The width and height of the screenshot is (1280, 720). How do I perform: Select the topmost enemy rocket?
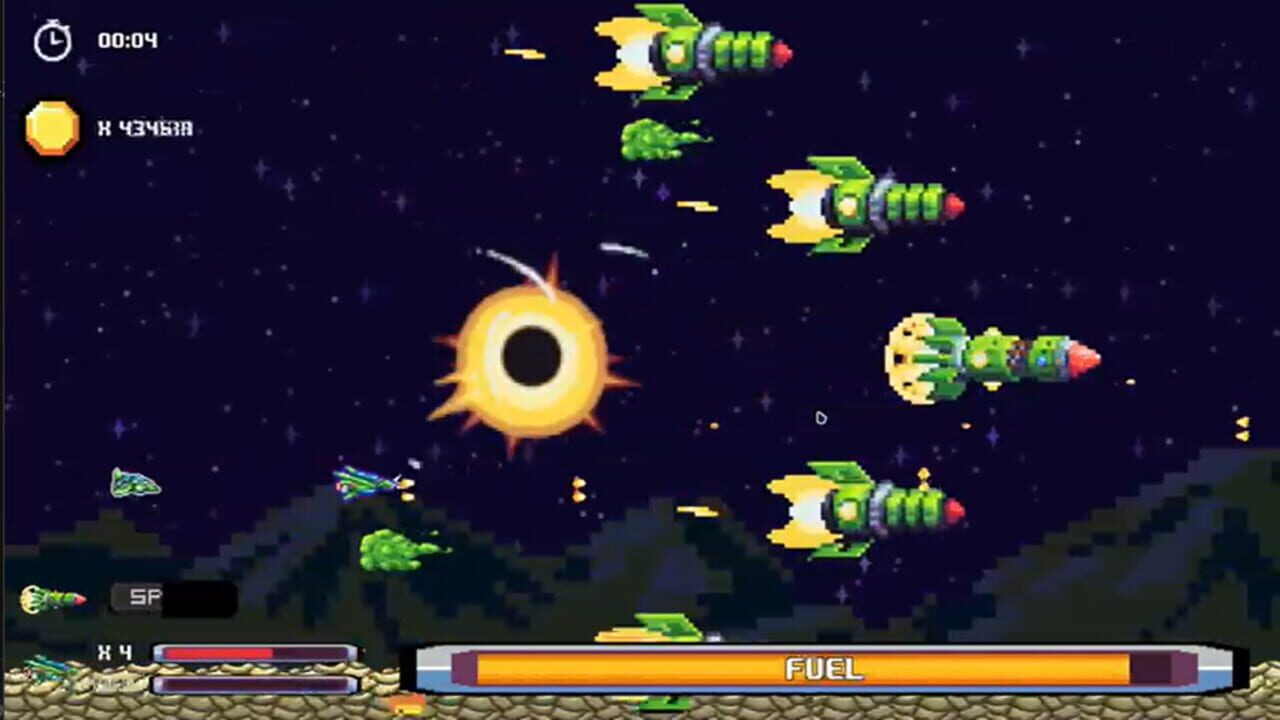point(690,48)
